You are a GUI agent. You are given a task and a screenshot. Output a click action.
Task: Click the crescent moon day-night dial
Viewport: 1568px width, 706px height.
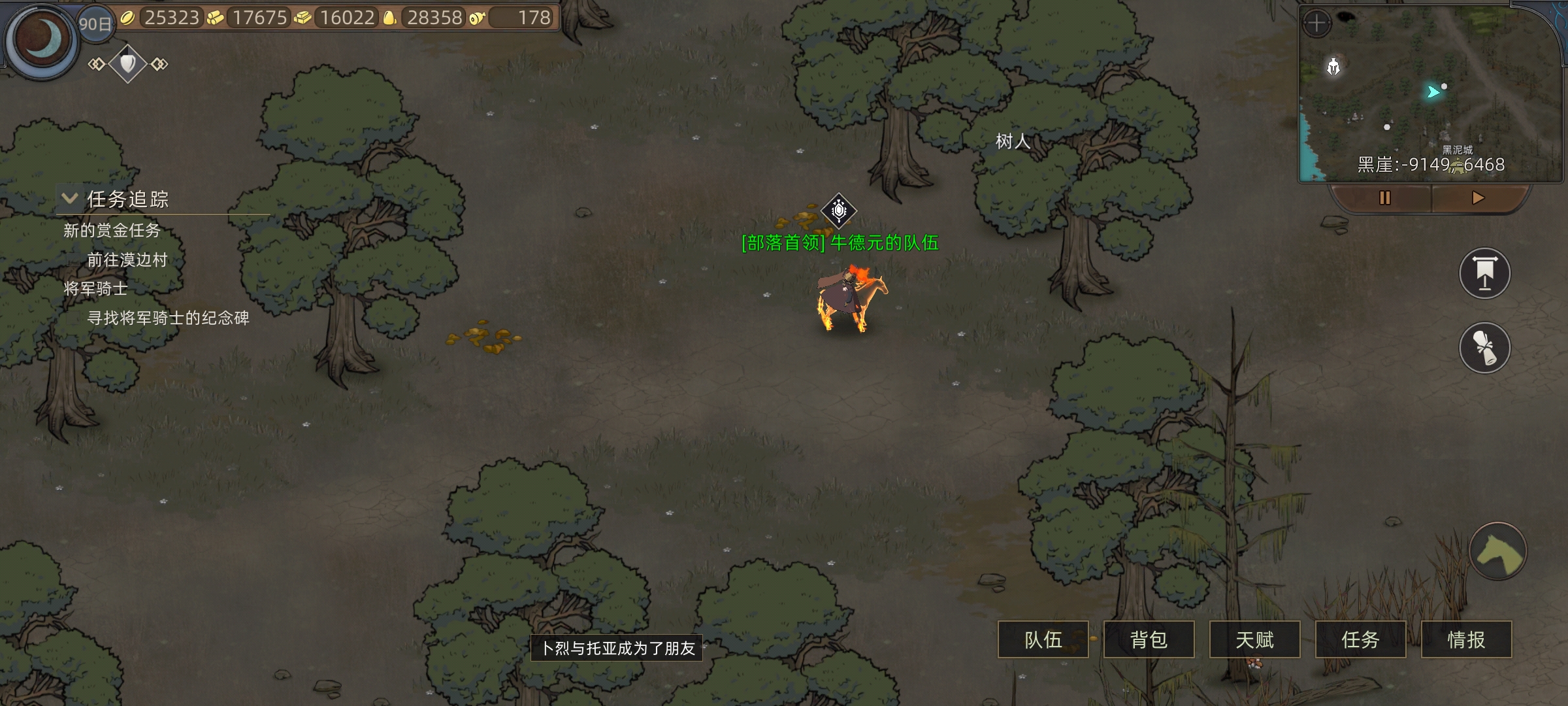click(x=42, y=39)
